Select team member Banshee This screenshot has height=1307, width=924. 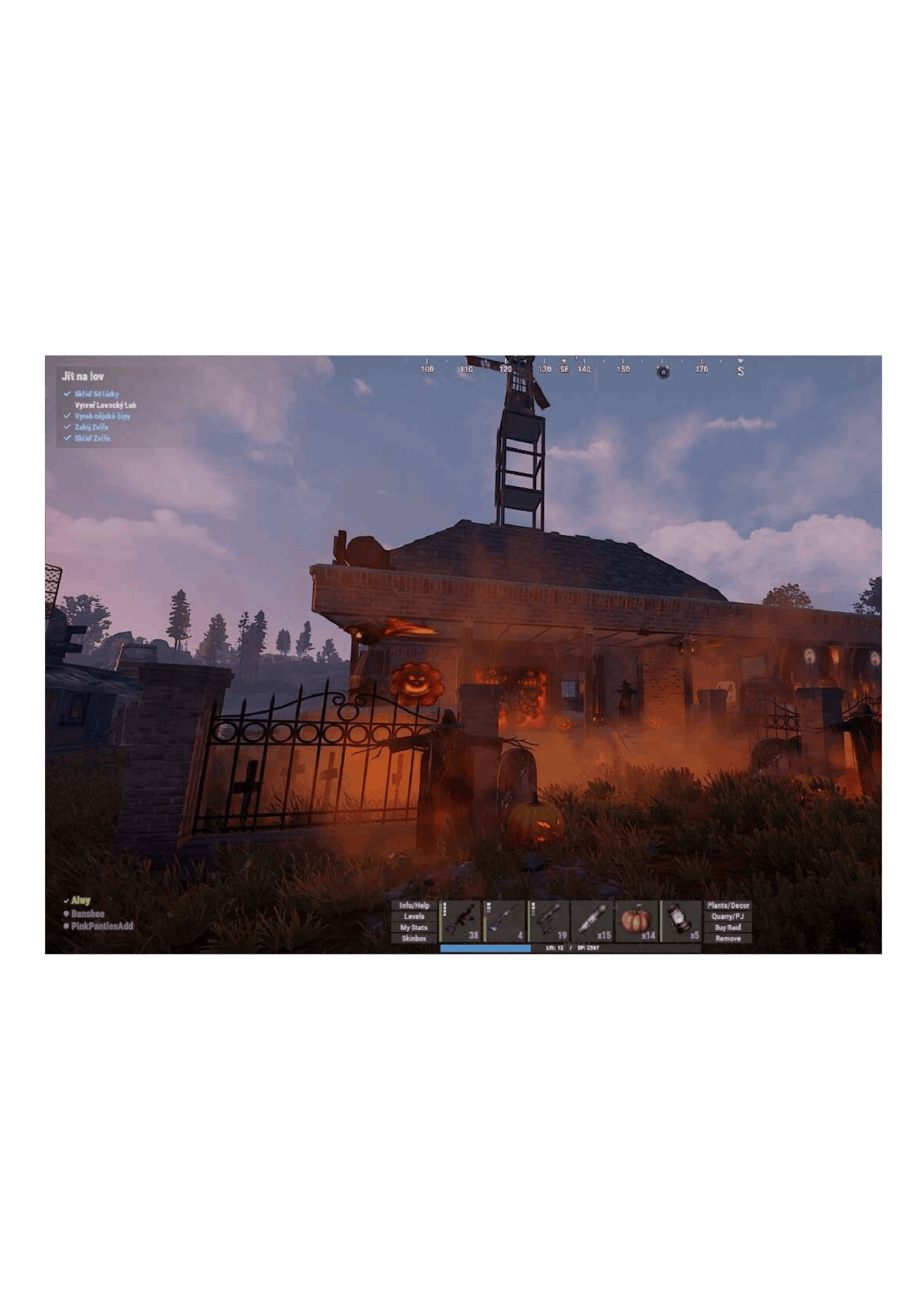(x=88, y=914)
